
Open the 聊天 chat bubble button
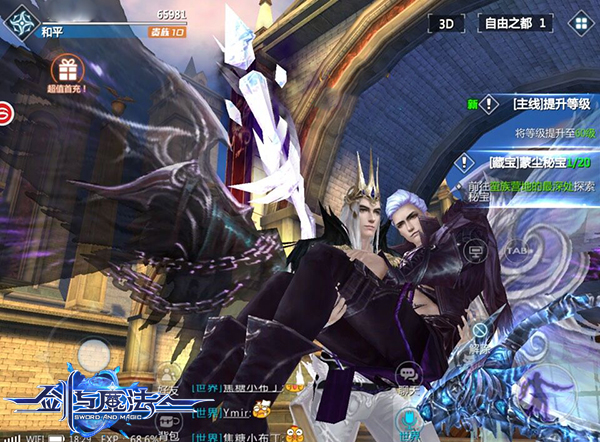405,374
